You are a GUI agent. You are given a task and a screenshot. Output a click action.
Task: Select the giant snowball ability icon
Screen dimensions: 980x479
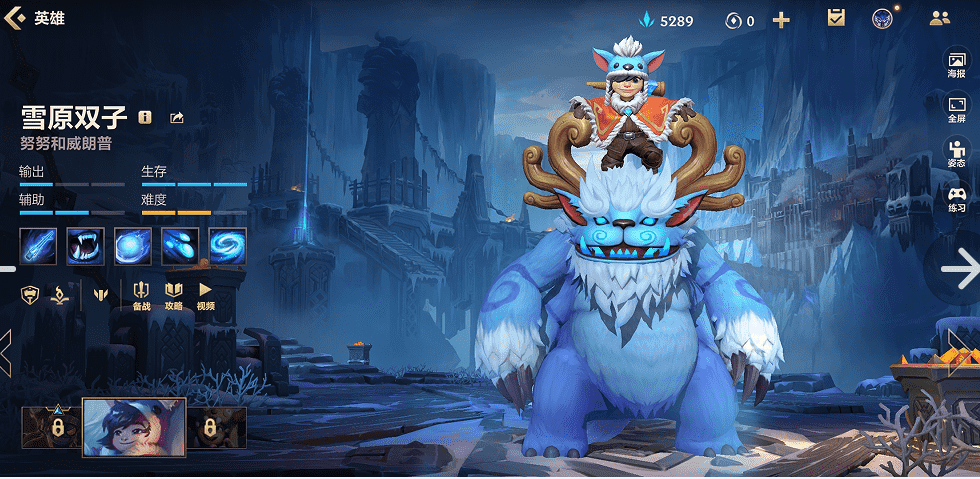132,246
